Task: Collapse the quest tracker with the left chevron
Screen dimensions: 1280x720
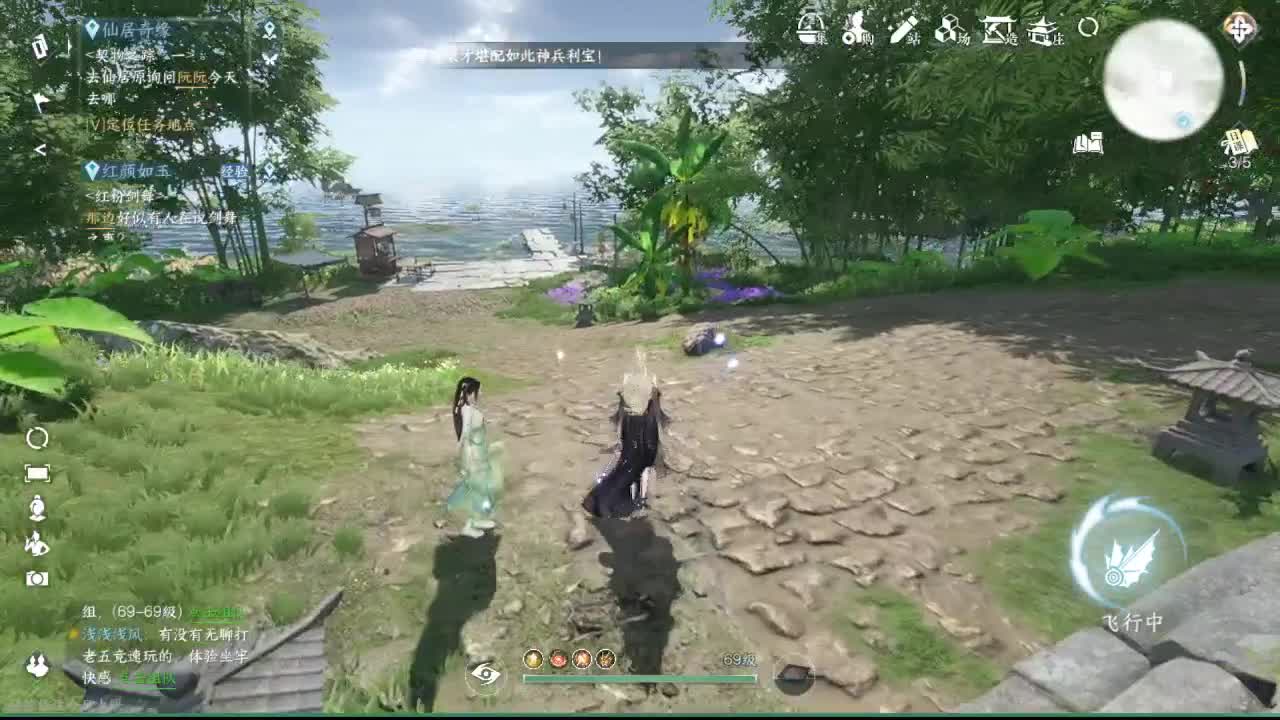Action: pyautogui.click(x=38, y=150)
